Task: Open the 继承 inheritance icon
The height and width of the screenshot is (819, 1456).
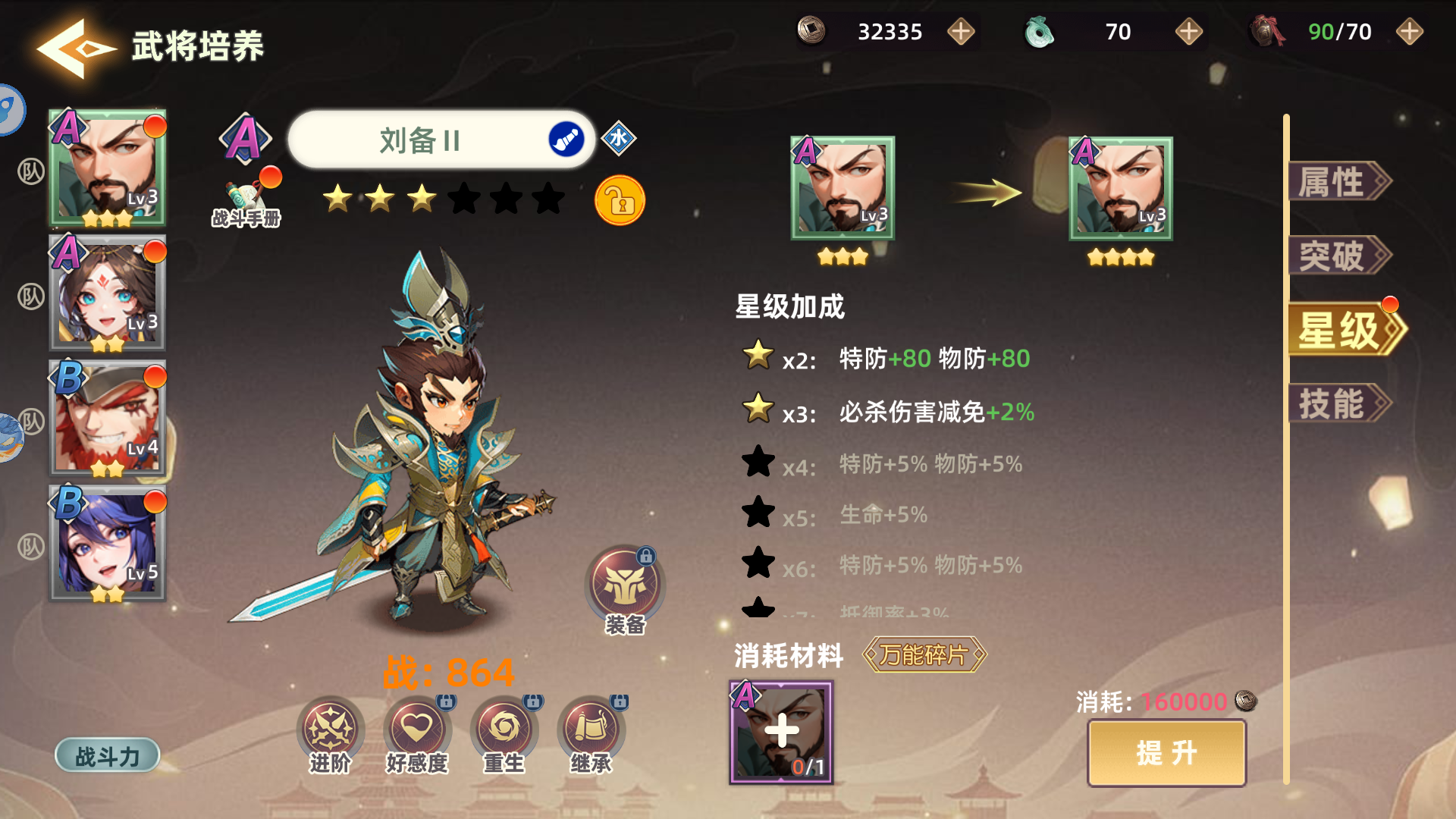Action: tap(590, 732)
